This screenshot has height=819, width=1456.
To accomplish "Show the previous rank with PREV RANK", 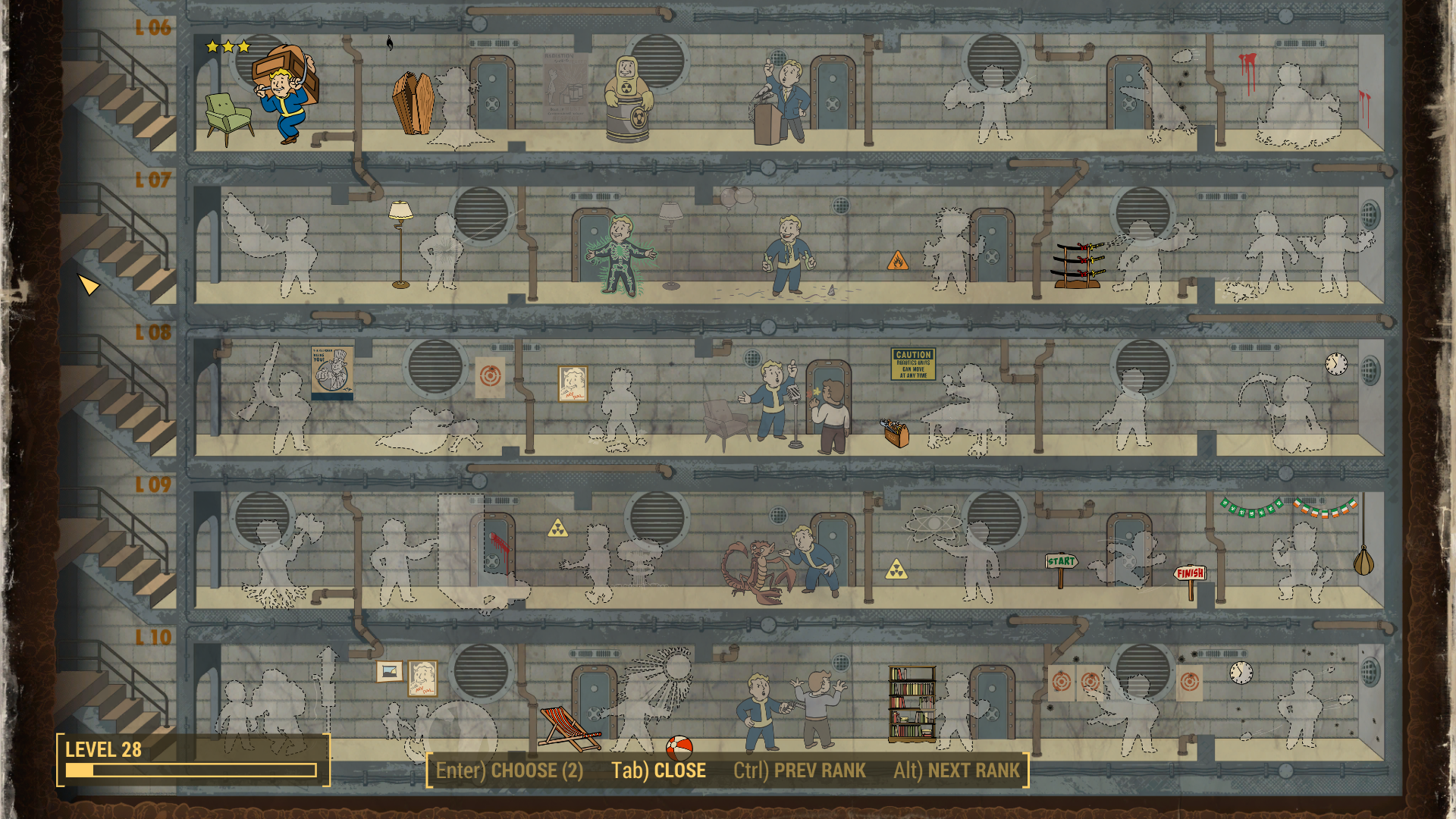I will (799, 770).
